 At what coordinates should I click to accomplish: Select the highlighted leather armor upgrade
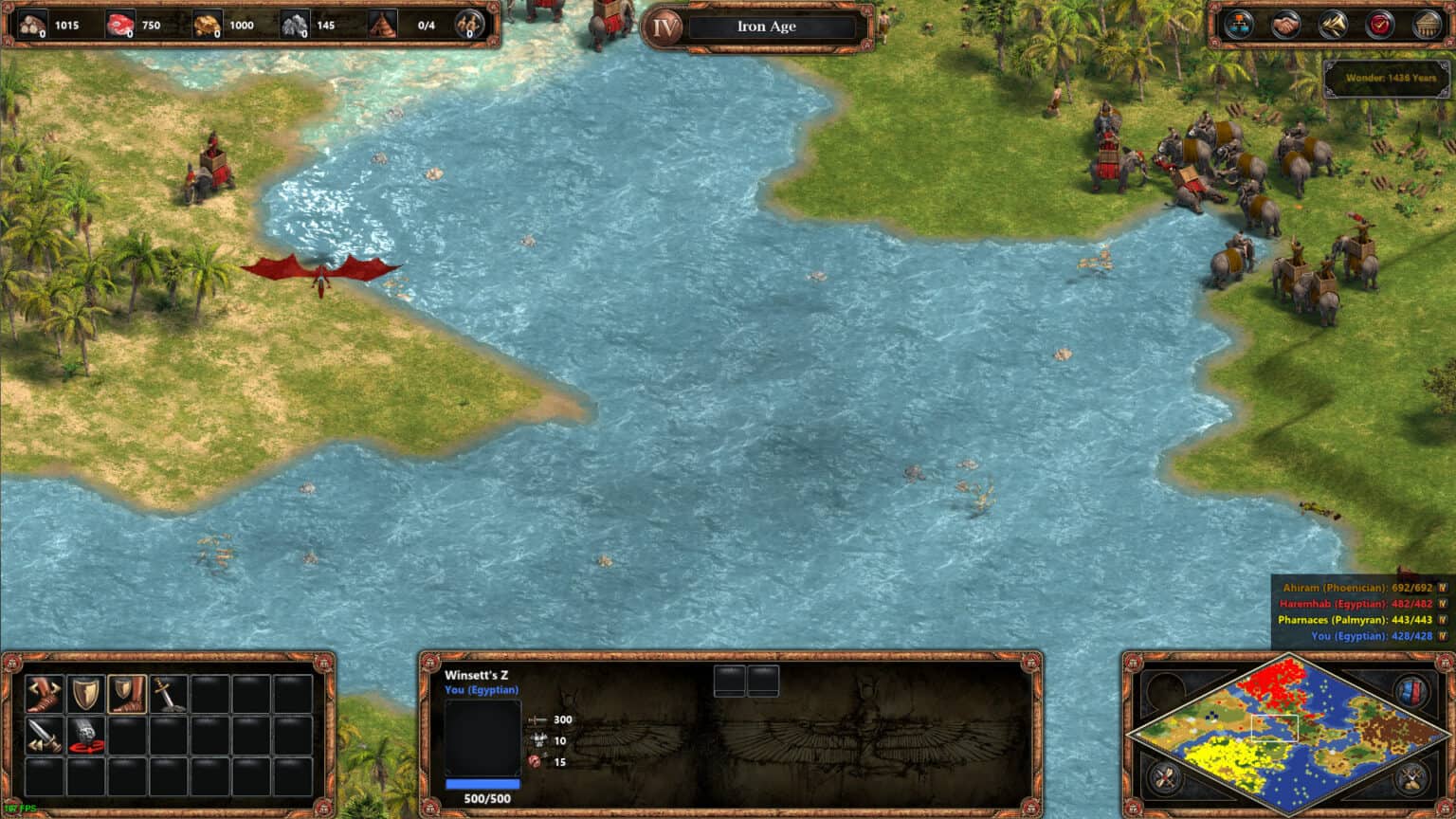point(127,694)
